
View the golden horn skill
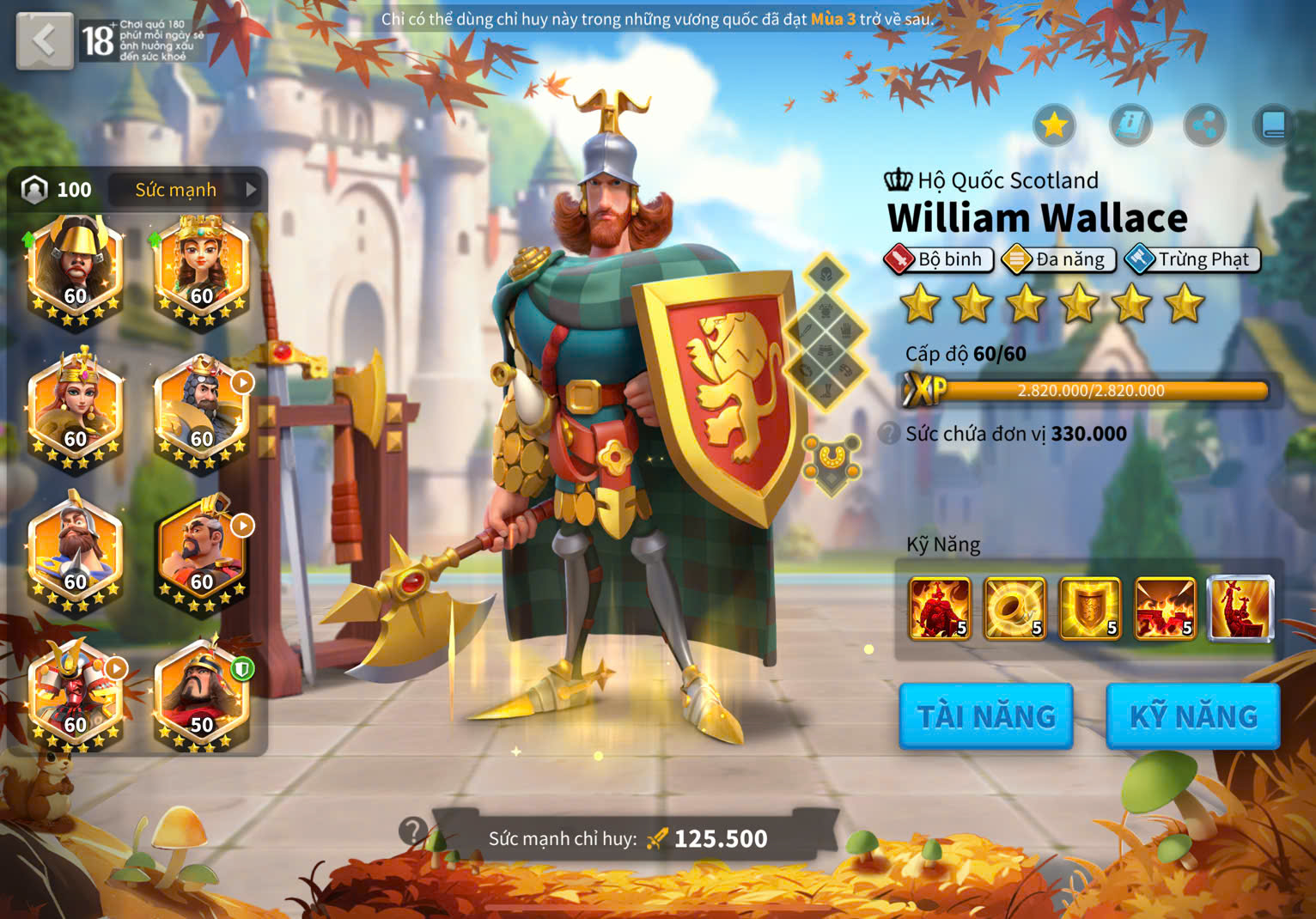point(1015,609)
